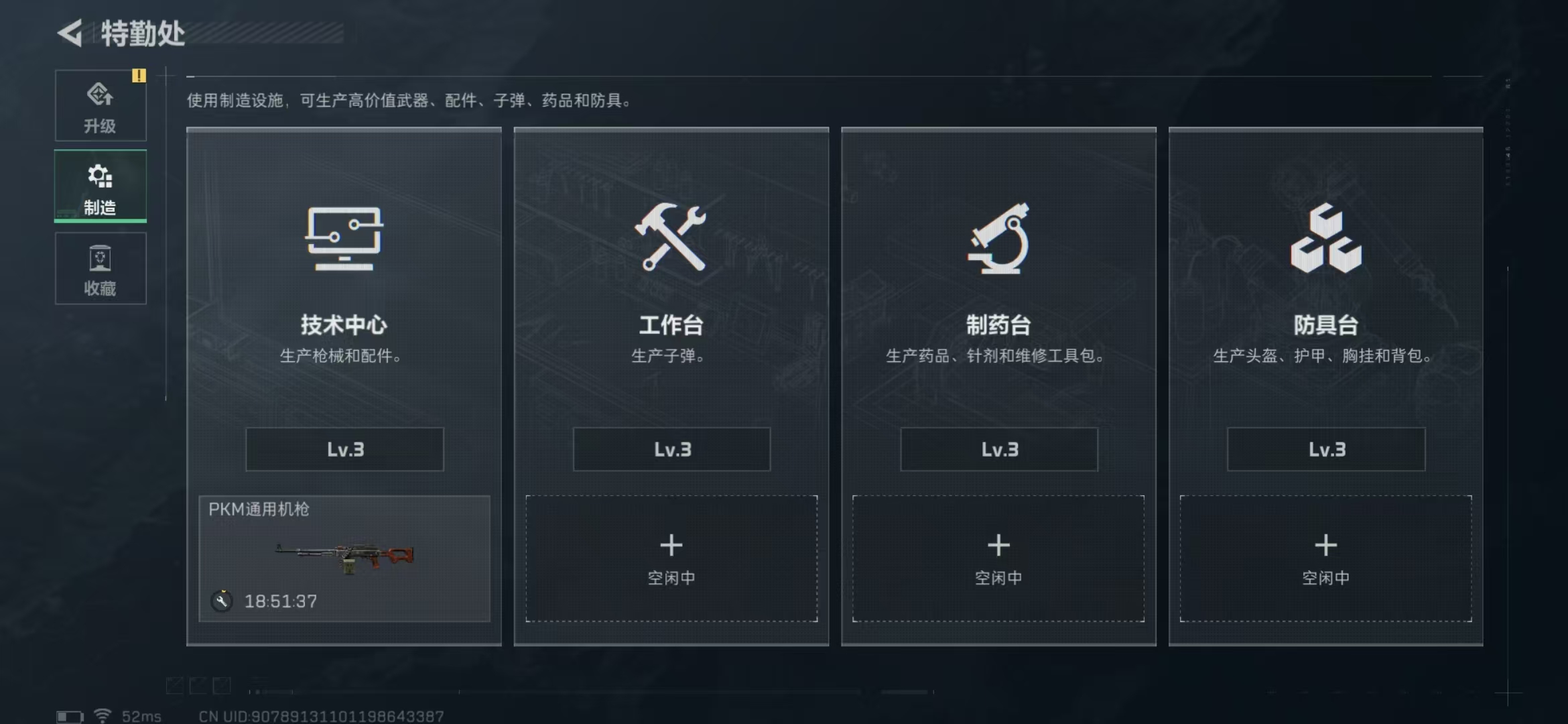The height and width of the screenshot is (724, 1568).
Task: Click the 制药台 空闲中 plus slot
Action: click(x=998, y=558)
